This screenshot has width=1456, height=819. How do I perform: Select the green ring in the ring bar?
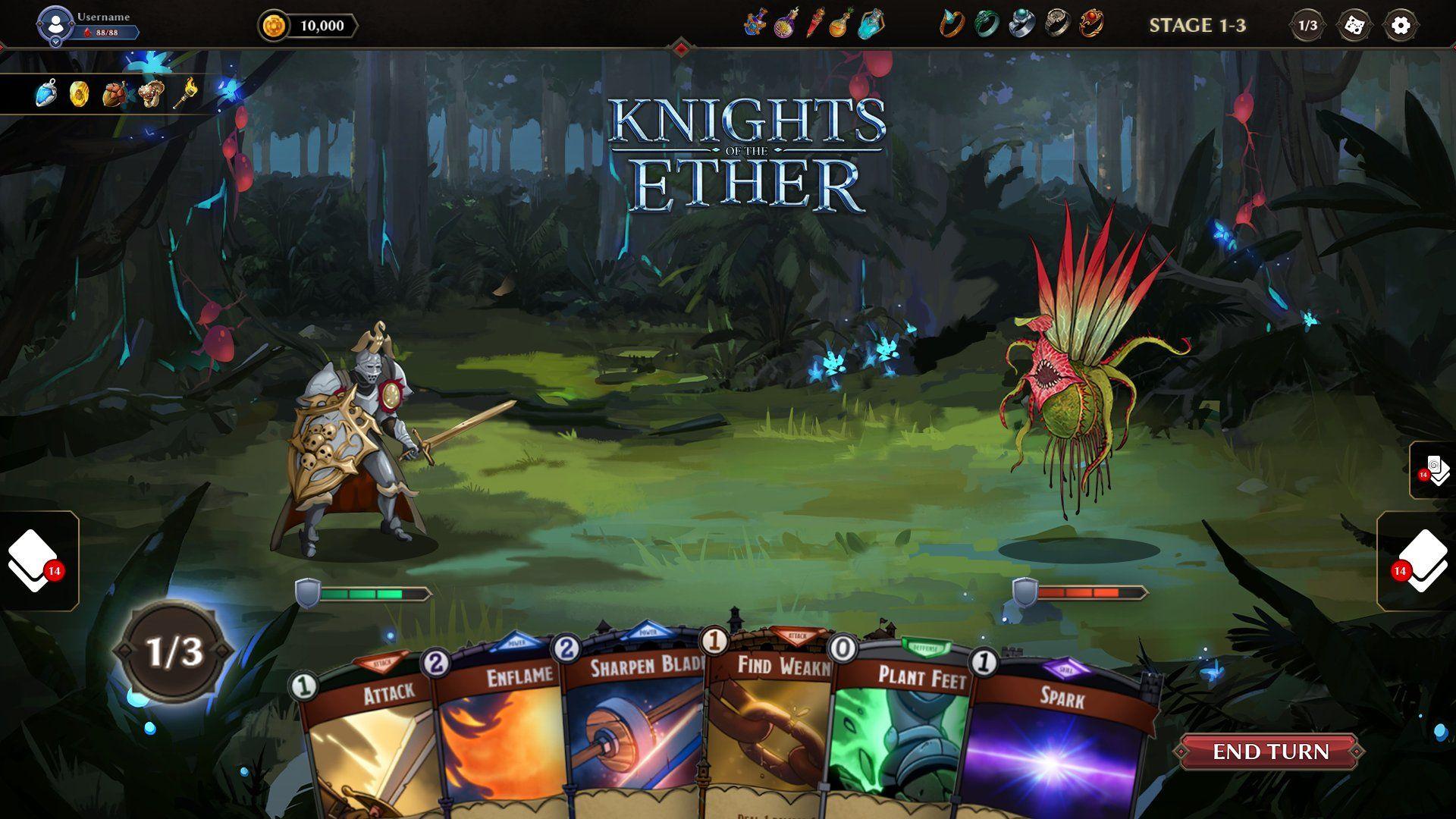(x=988, y=26)
